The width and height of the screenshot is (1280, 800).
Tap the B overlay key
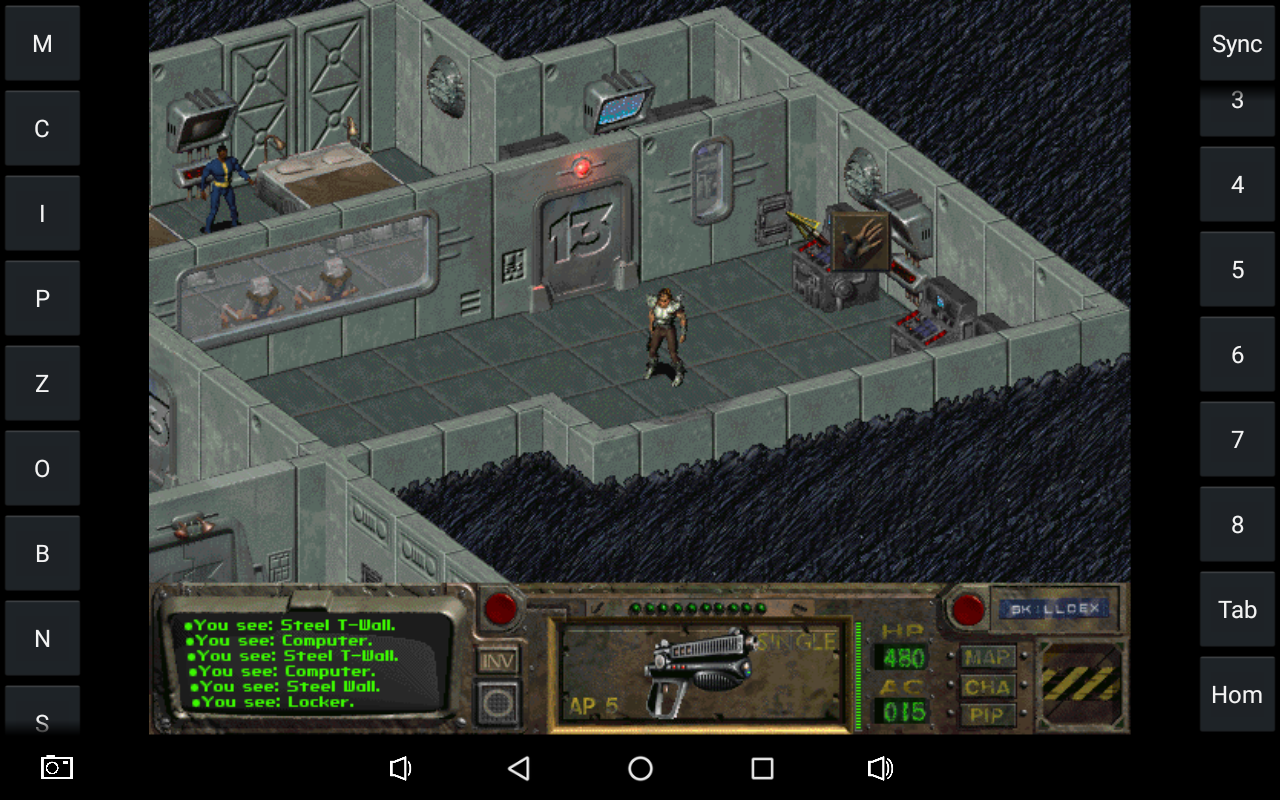click(x=42, y=554)
